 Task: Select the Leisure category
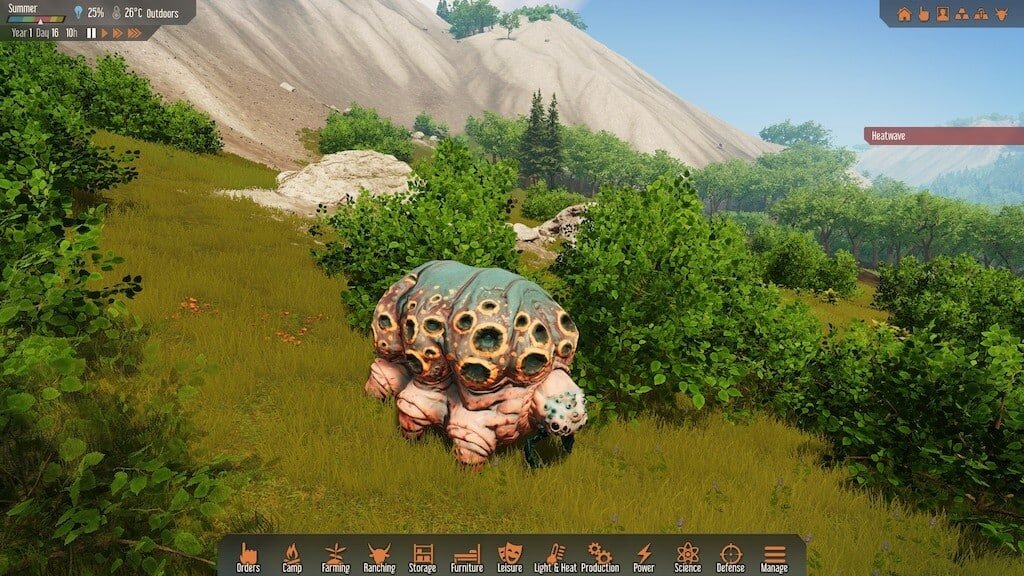[x=510, y=557]
